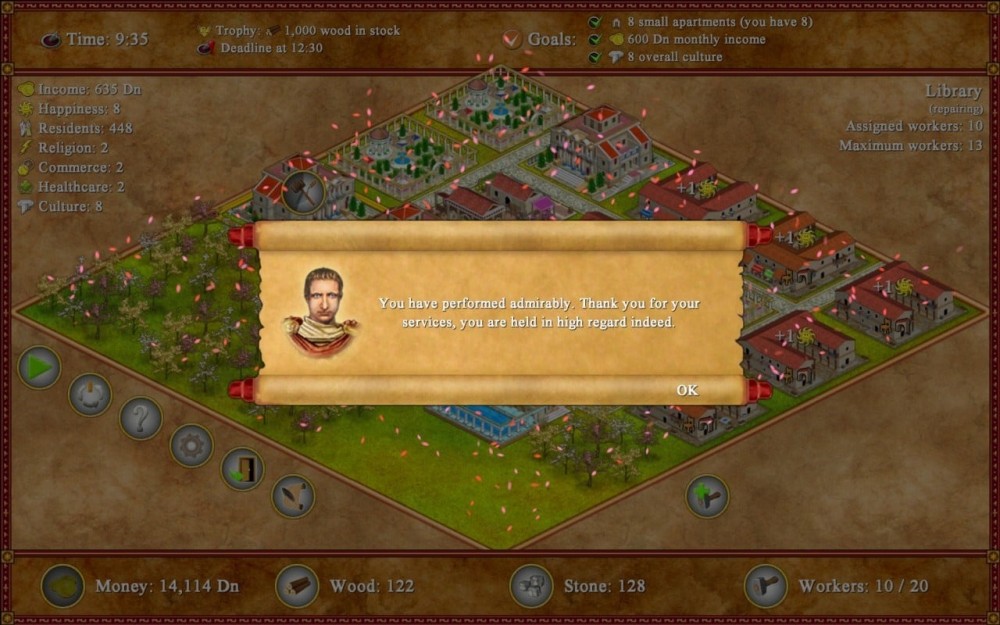Confirm the message with OK
The image size is (1000, 625).
coord(687,390)
